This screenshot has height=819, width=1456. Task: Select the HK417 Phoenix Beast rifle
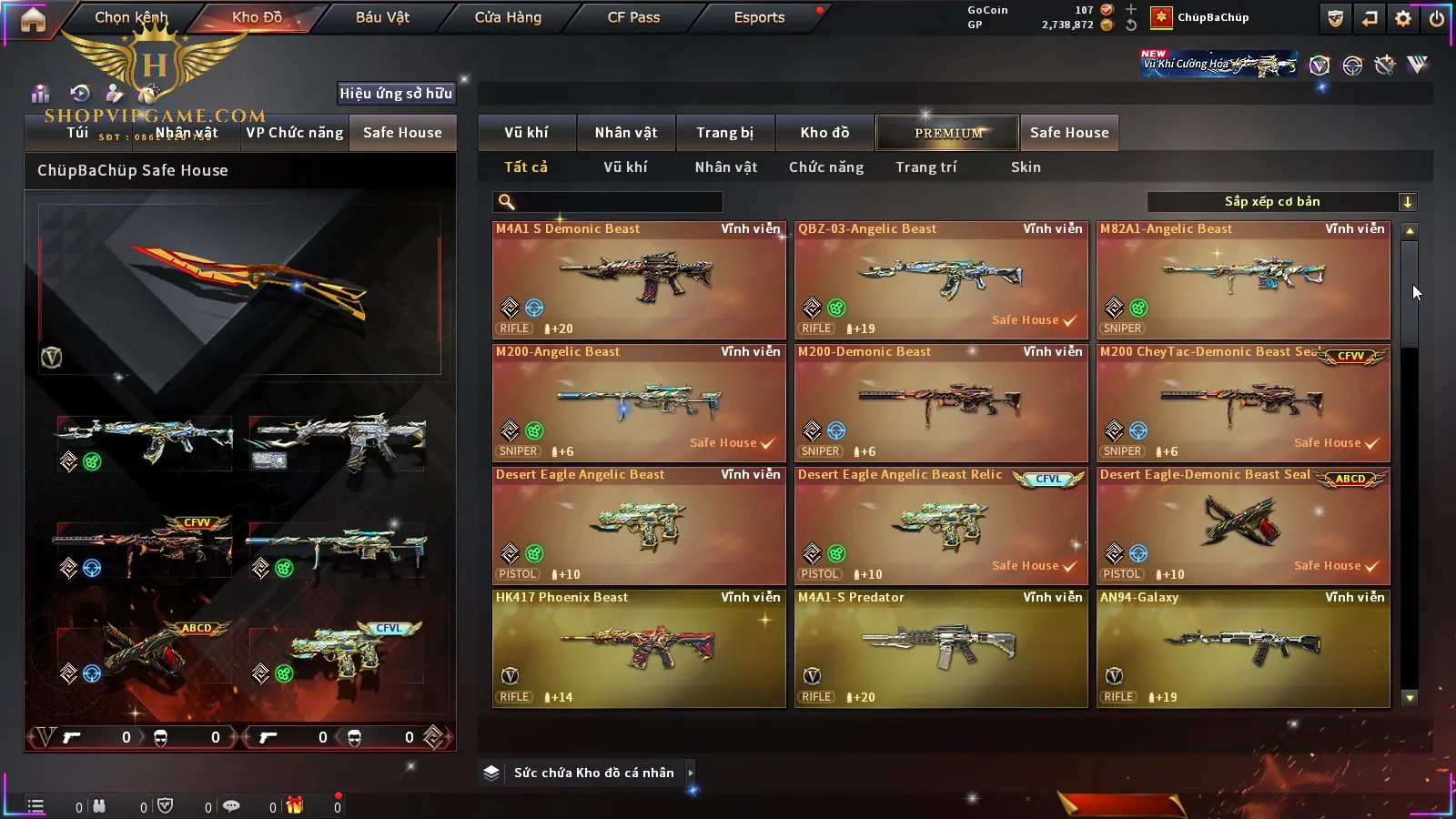tap(639, 648)
